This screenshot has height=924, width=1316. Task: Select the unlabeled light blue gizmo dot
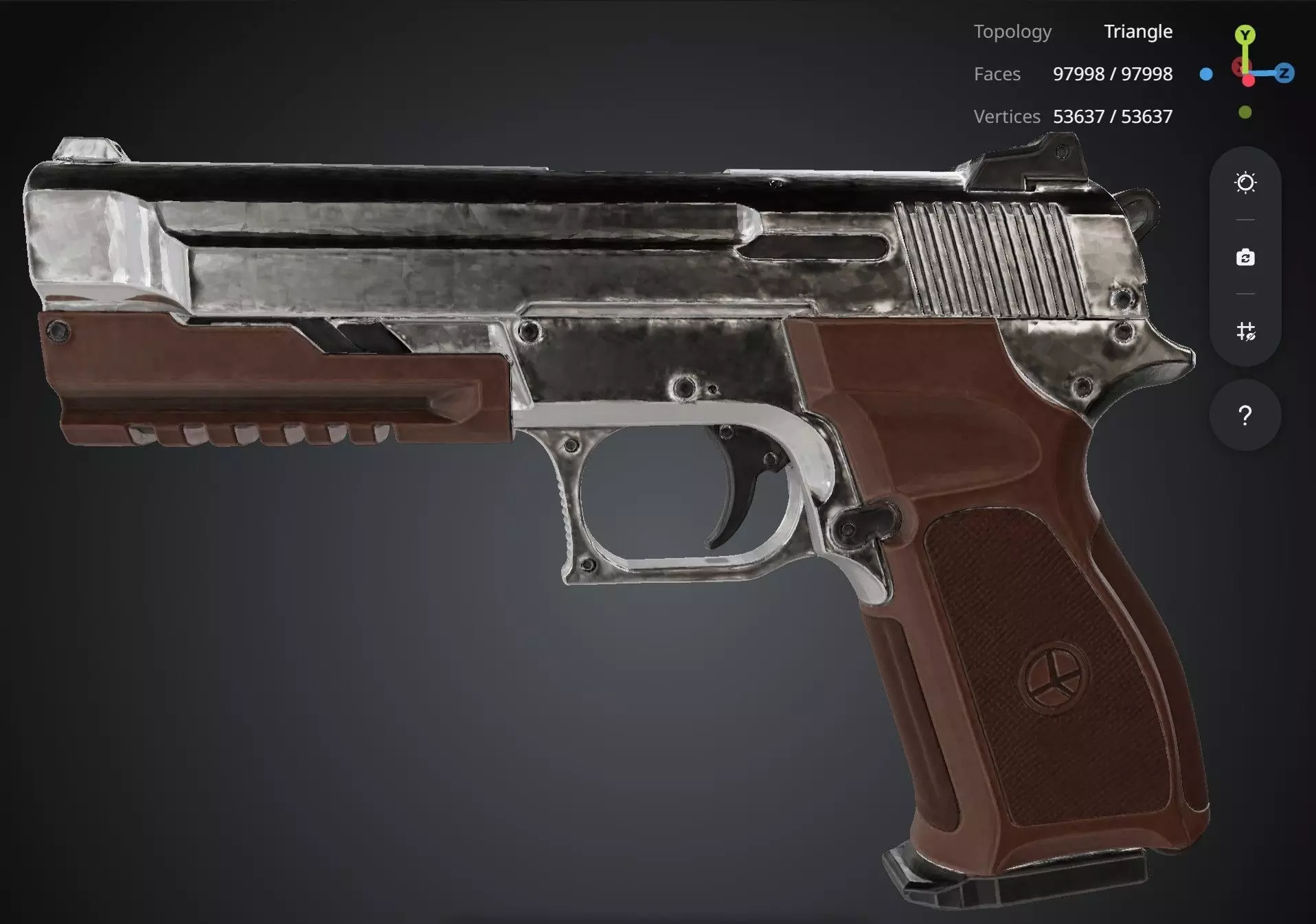[1206, 74]
